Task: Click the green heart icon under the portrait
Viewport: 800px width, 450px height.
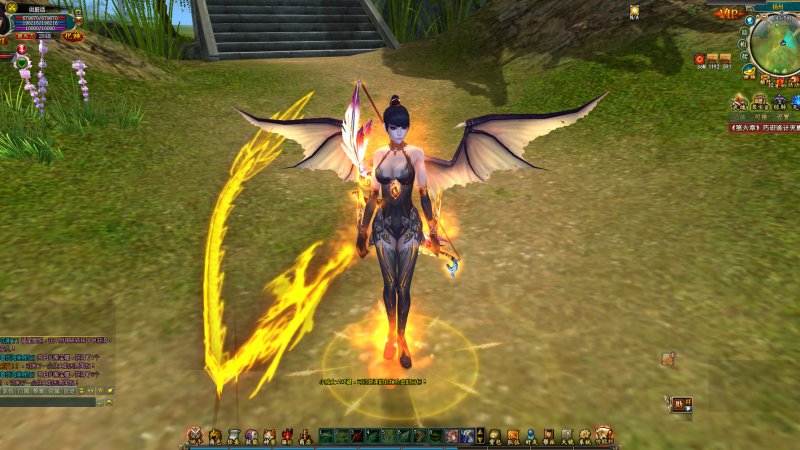Action: [22, 63]
